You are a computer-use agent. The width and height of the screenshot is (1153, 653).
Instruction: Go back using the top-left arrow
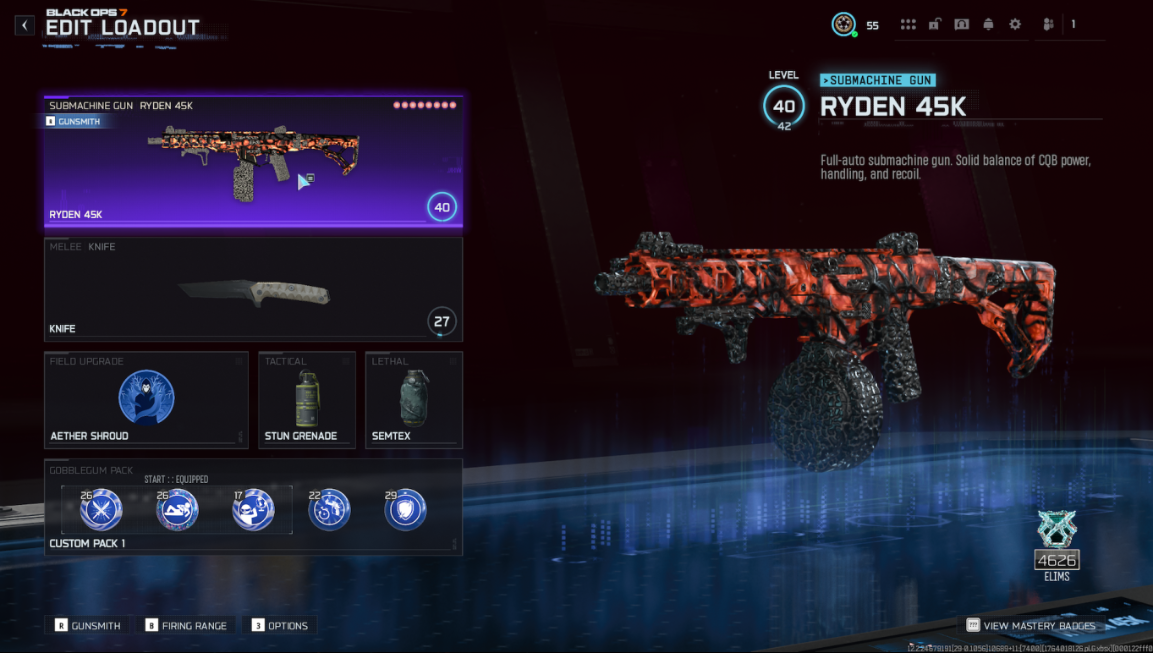24,25
